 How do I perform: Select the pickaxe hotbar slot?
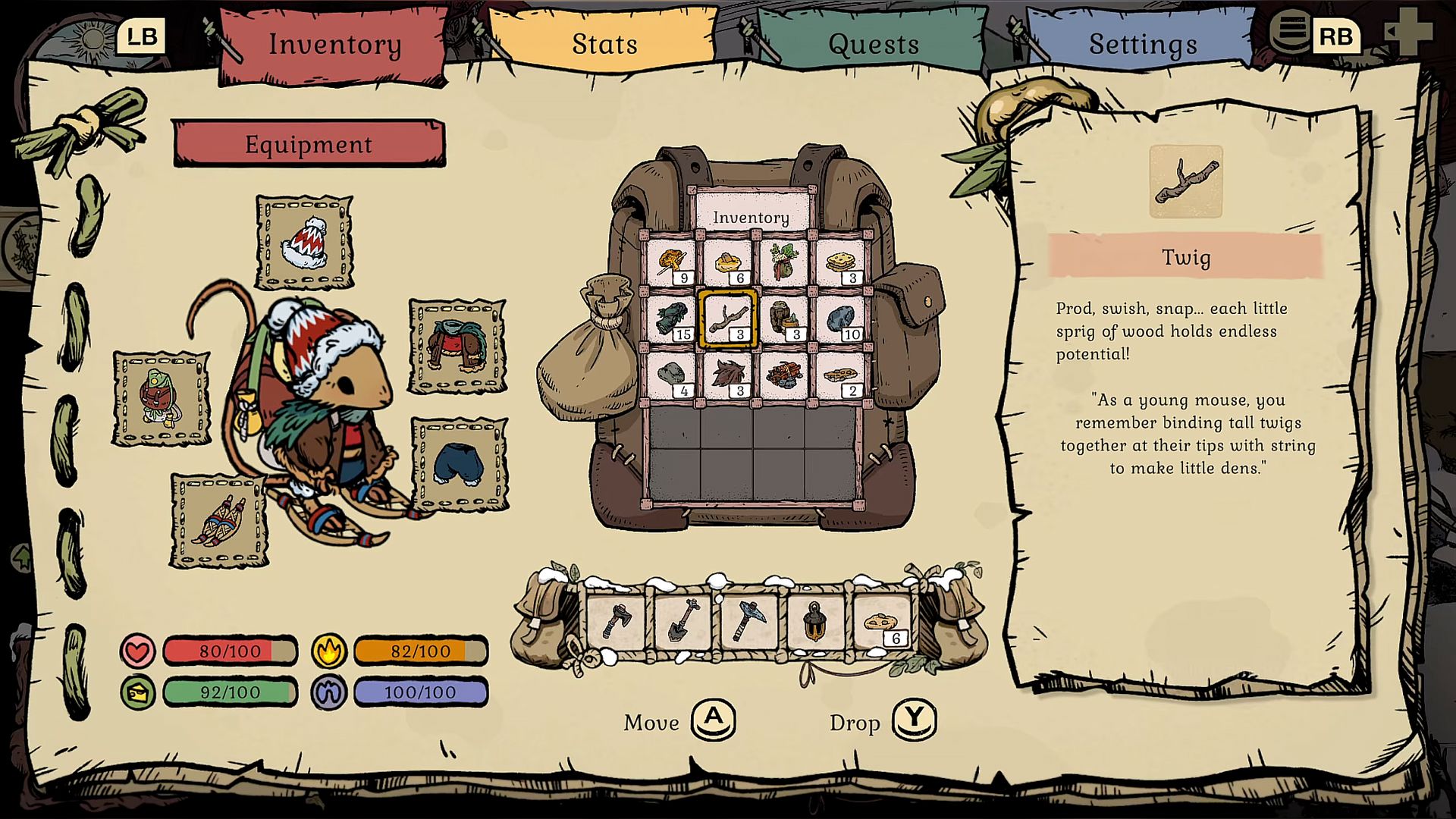pos(748,621)
